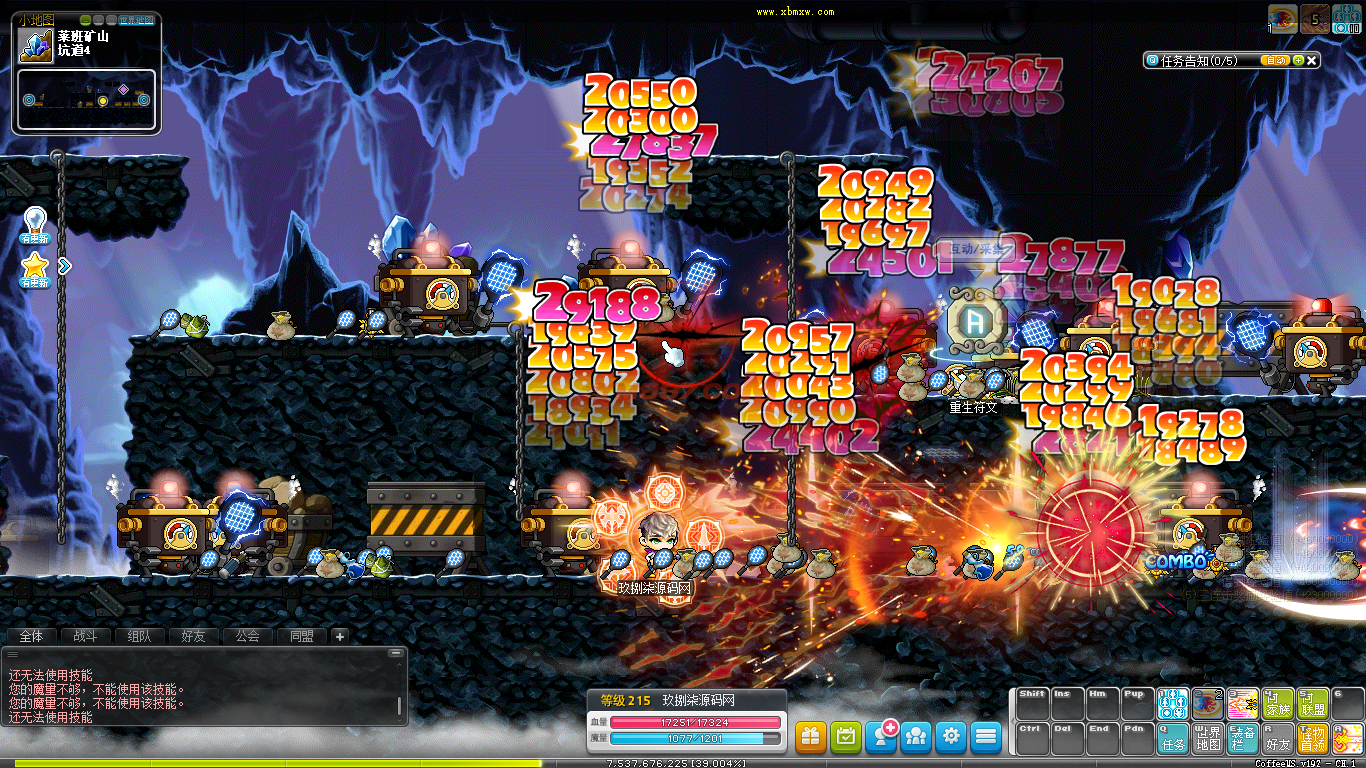Open the lightbulb 有更新 notification
The image size is (1366, 768).
click(35, 220)
